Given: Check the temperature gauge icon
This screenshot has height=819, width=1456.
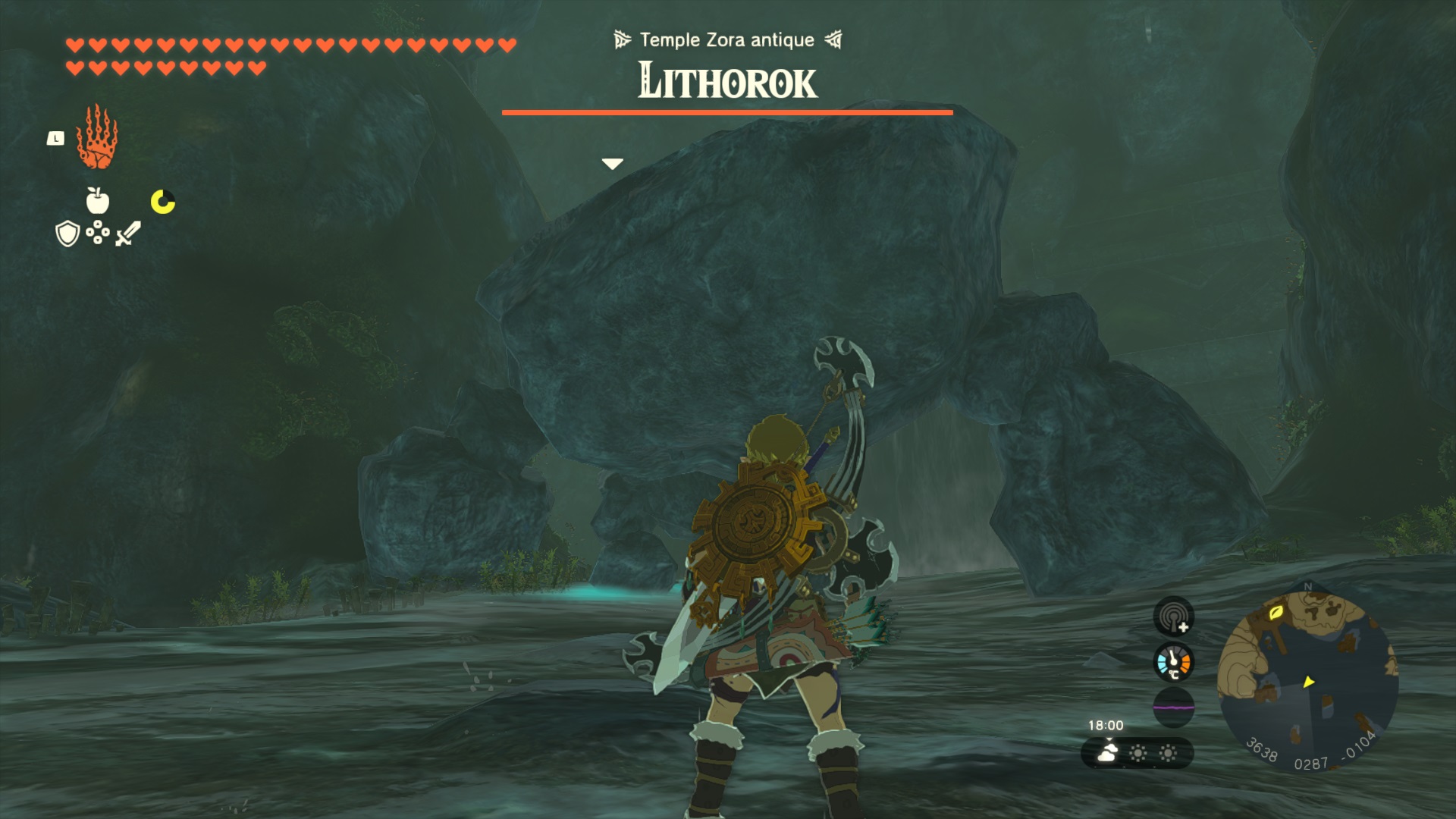Looking at the screenshot, I should pos(1173,662).
